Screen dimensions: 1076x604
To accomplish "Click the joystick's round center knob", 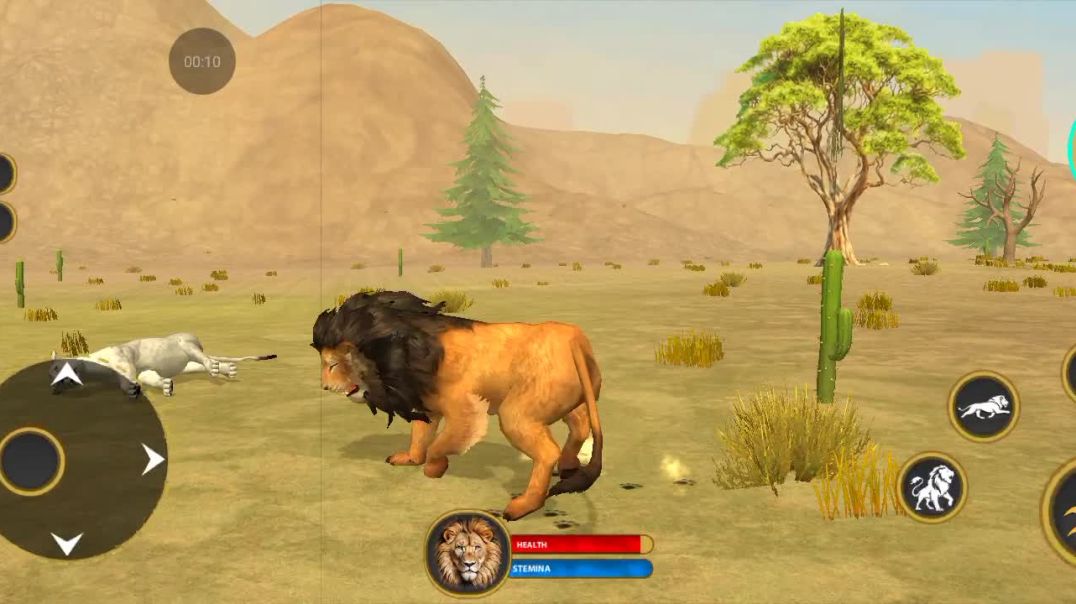I will click(30, 461).
